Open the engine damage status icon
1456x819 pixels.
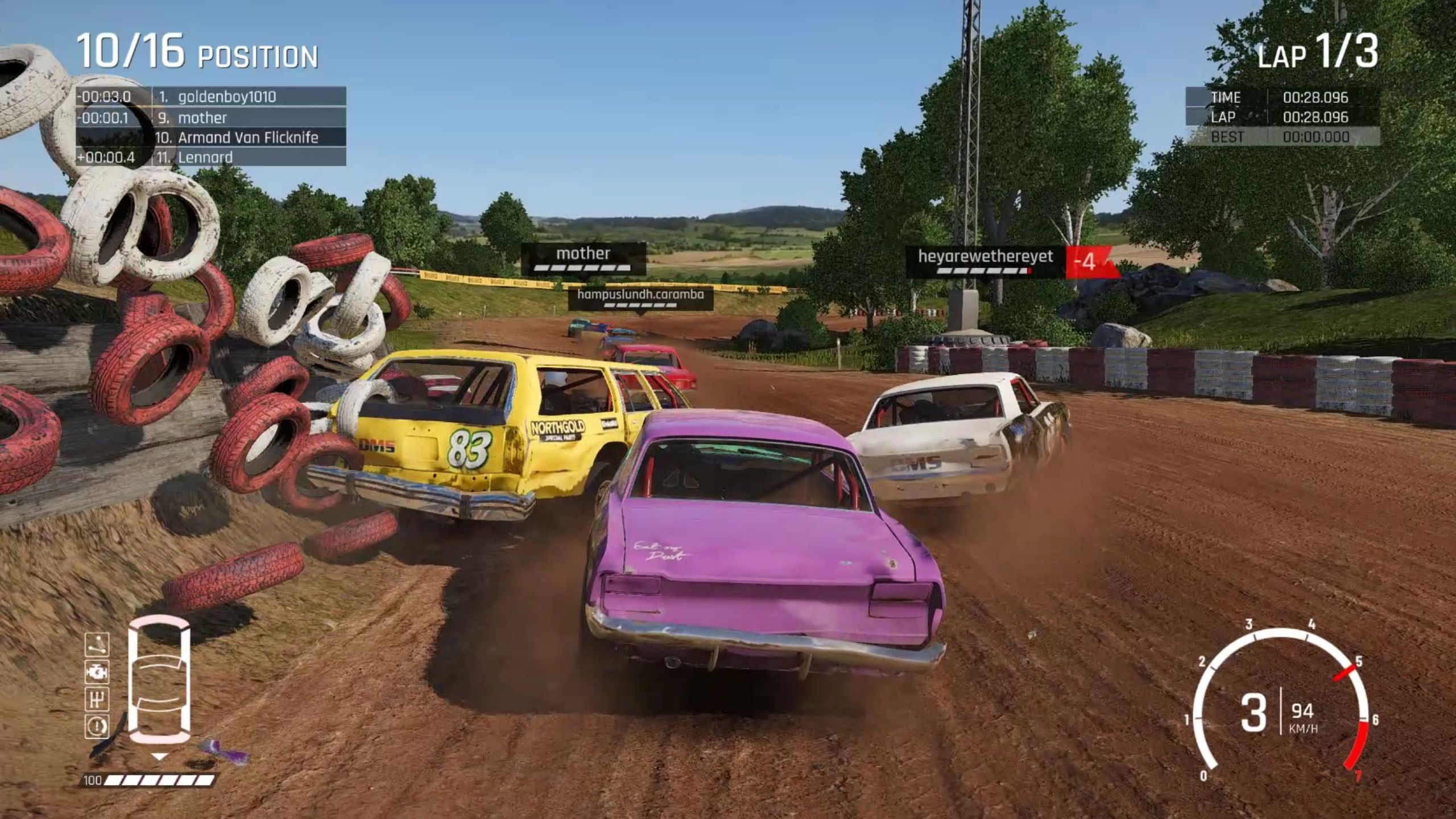(x=97, y=672)
